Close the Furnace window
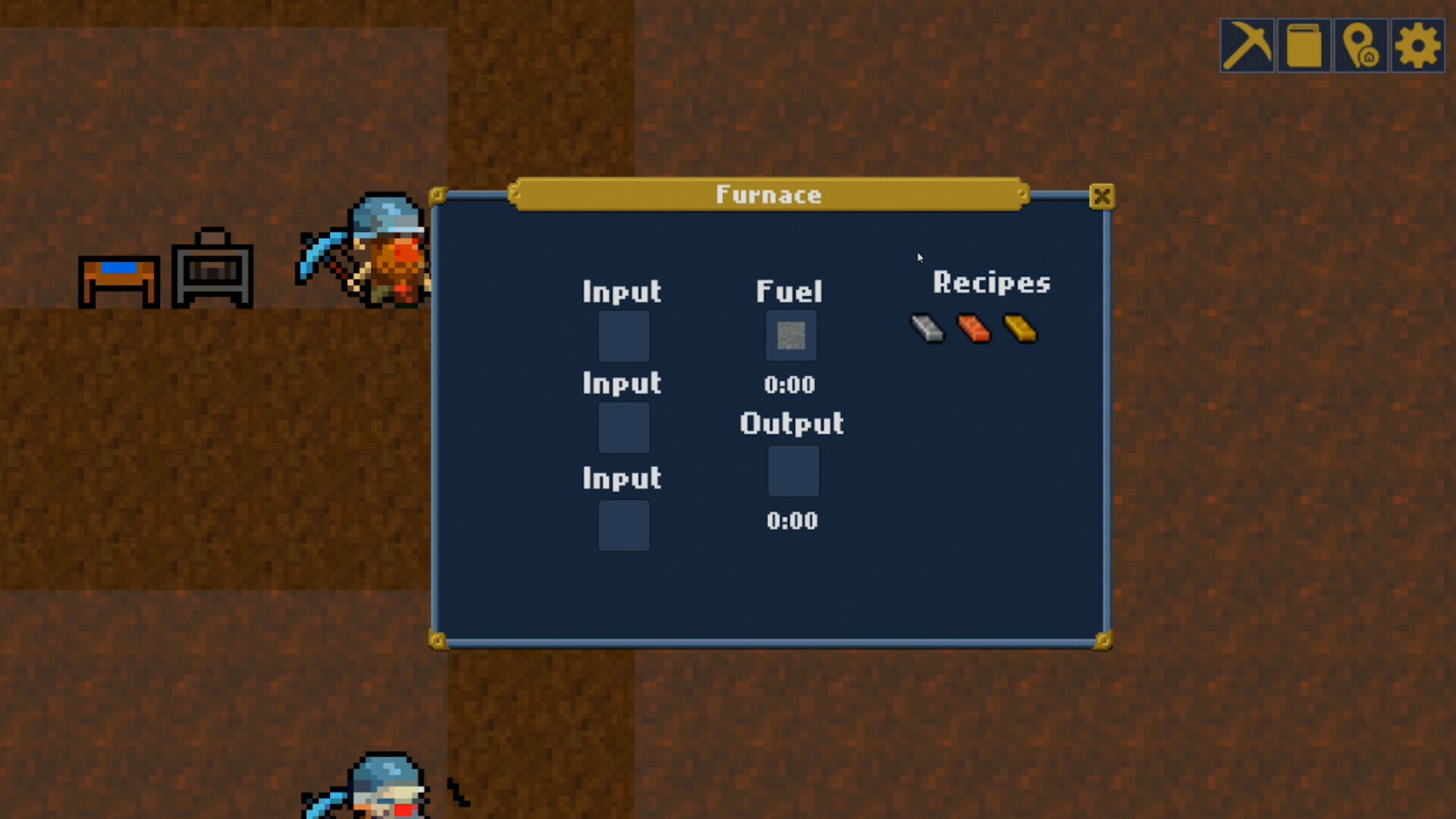 (1103, 196)
